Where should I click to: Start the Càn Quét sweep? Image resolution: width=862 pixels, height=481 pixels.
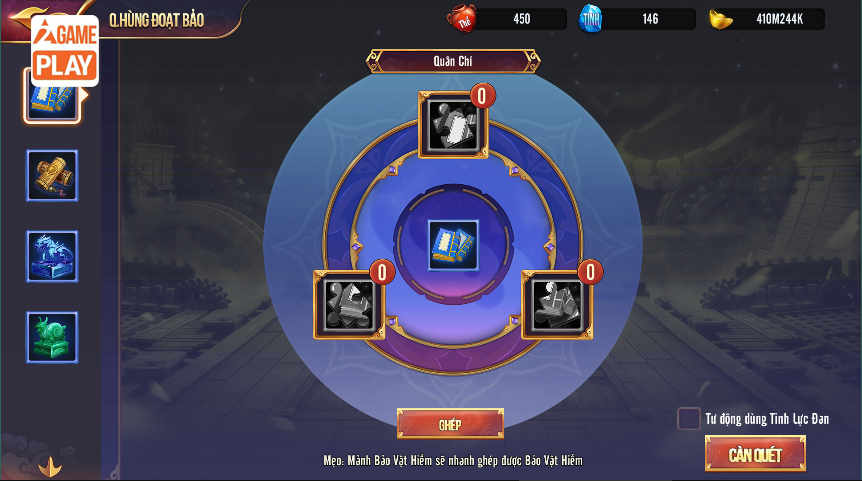755,454
